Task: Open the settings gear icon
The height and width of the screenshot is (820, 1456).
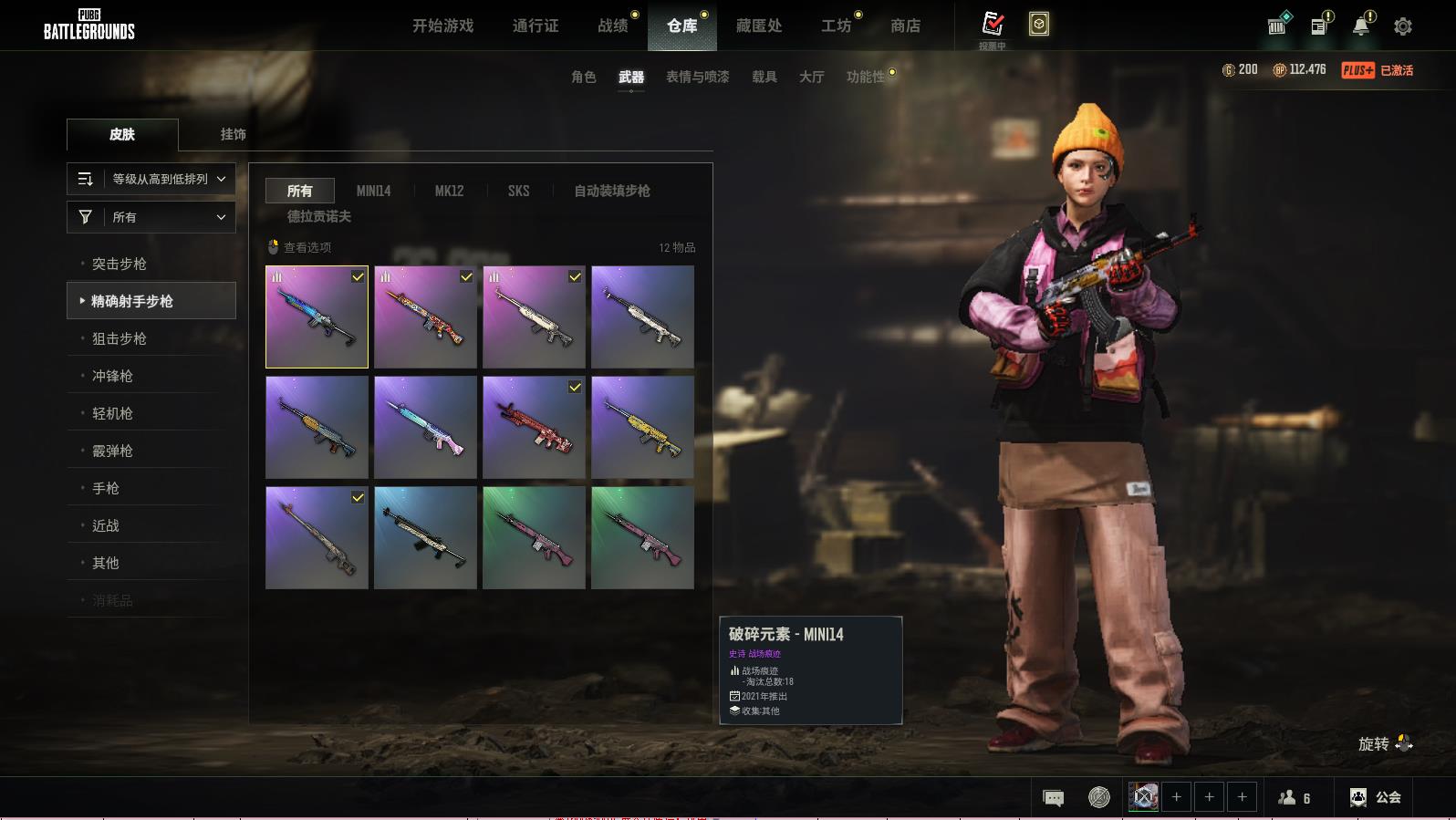Action: tap(1402, 26)
